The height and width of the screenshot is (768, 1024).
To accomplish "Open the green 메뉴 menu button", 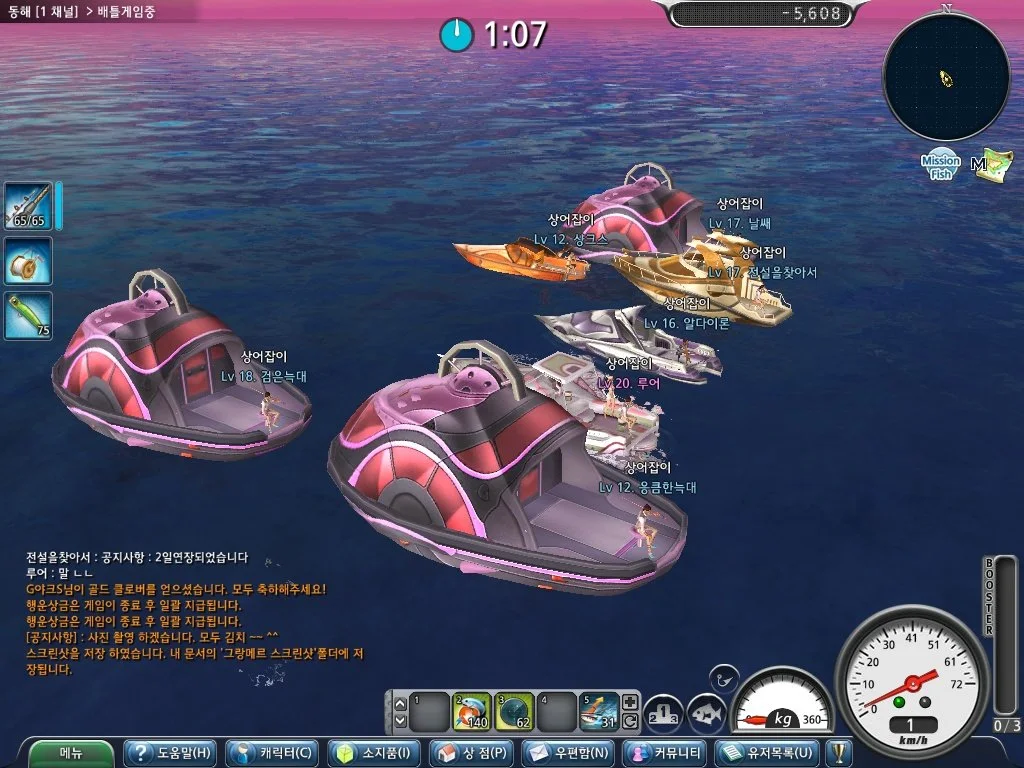I will (70, 752).
